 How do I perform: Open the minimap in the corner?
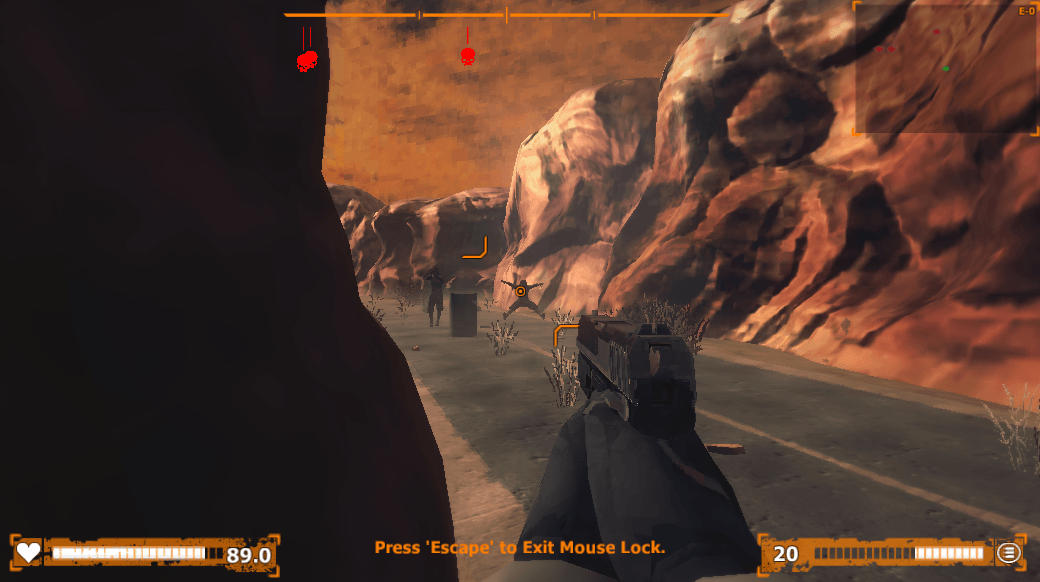click(x=946, y=68)
